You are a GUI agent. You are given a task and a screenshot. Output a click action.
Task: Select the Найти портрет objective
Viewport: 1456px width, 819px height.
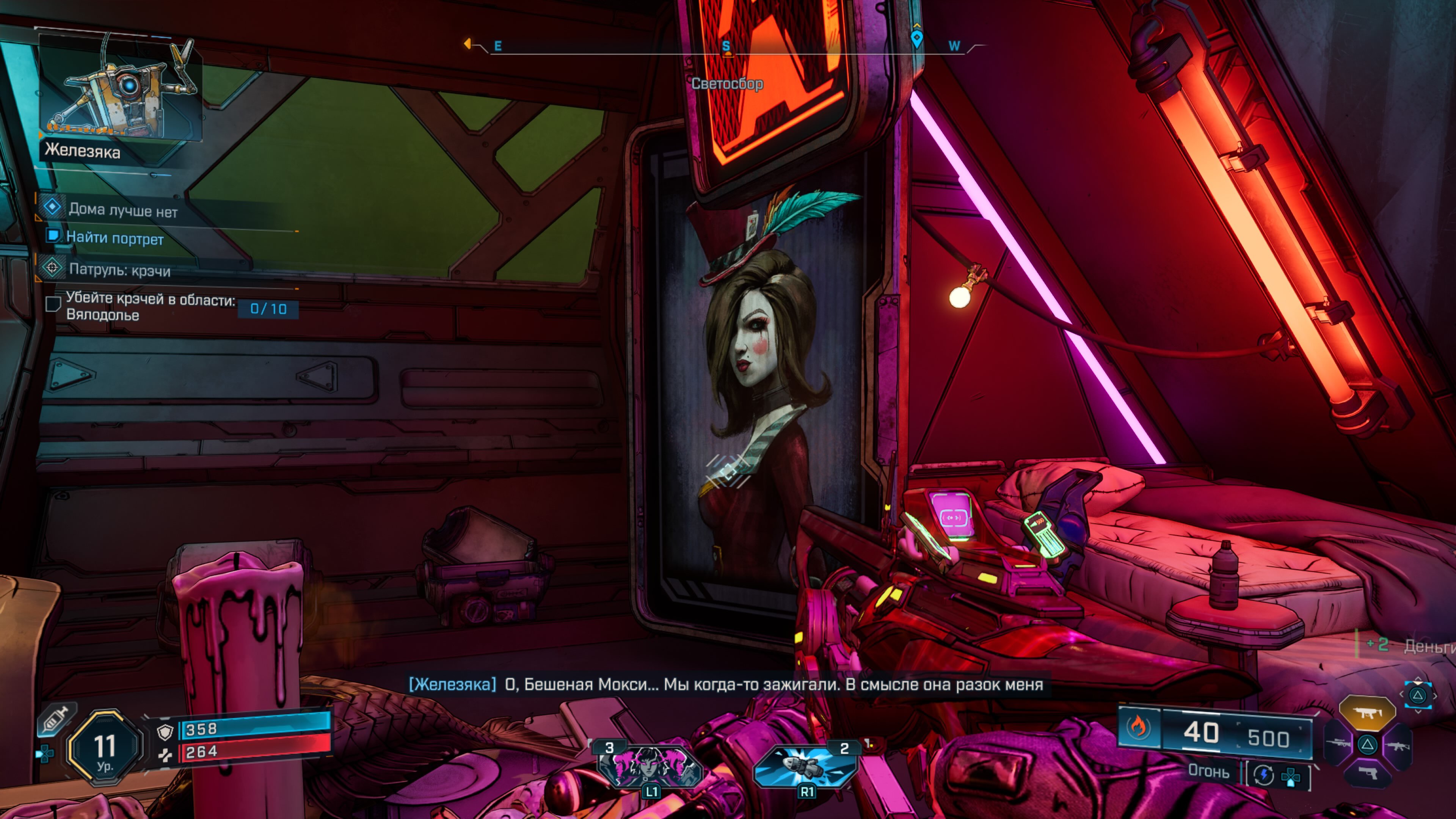tap(115, 238)
